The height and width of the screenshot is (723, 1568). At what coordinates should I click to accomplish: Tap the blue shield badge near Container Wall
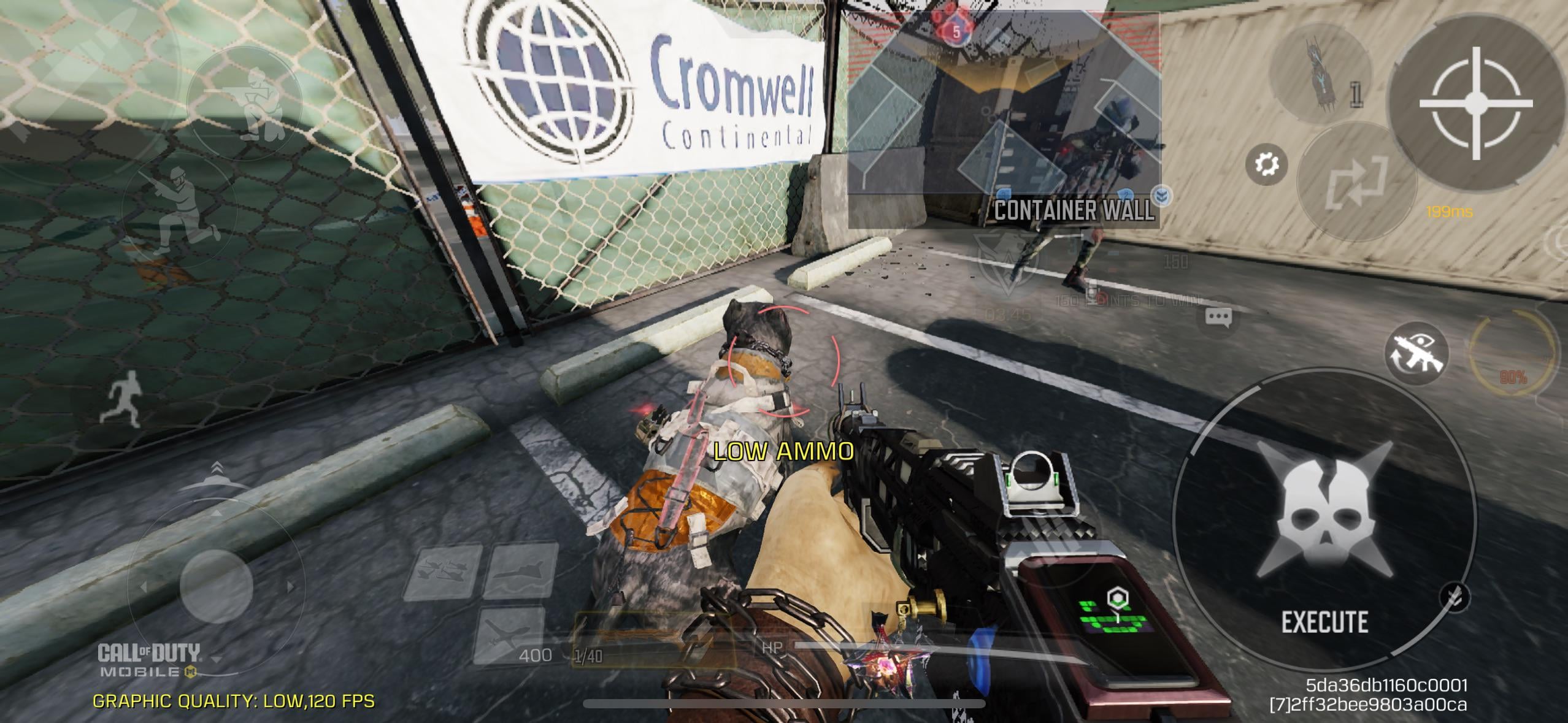coord(1162,196)
